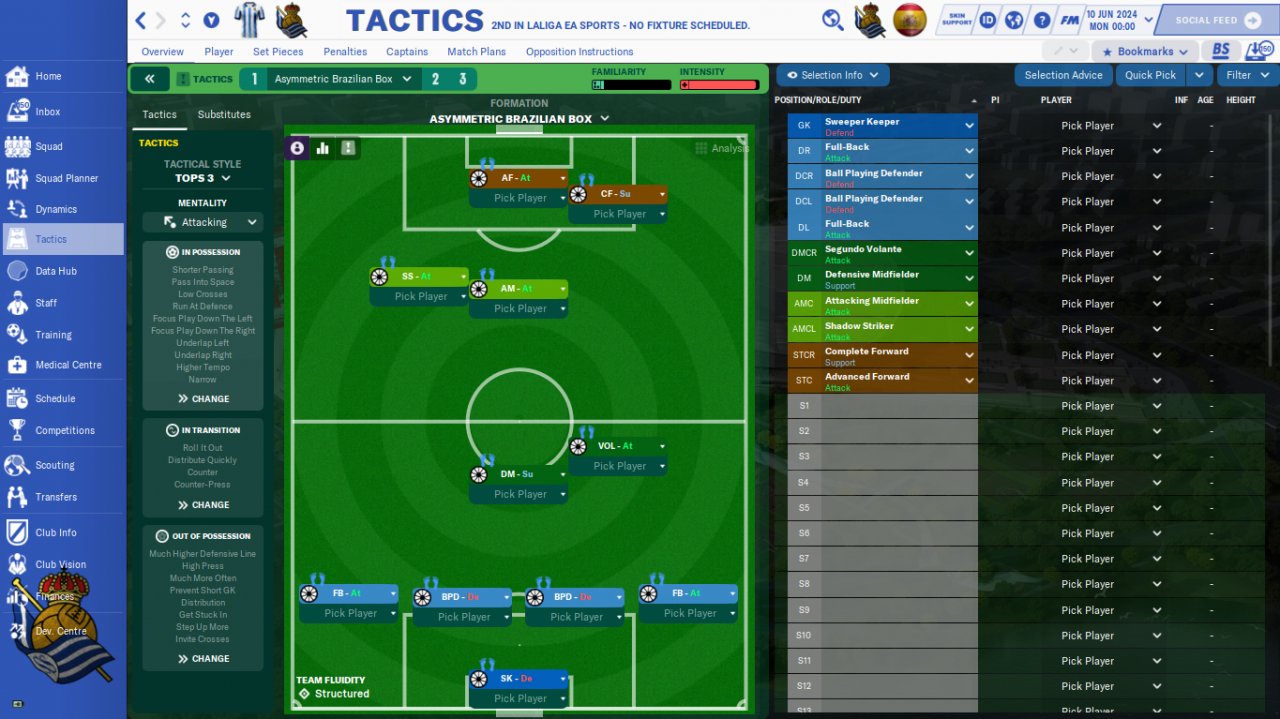
Task: Open the Filter dropdown
Action: 1246,75
